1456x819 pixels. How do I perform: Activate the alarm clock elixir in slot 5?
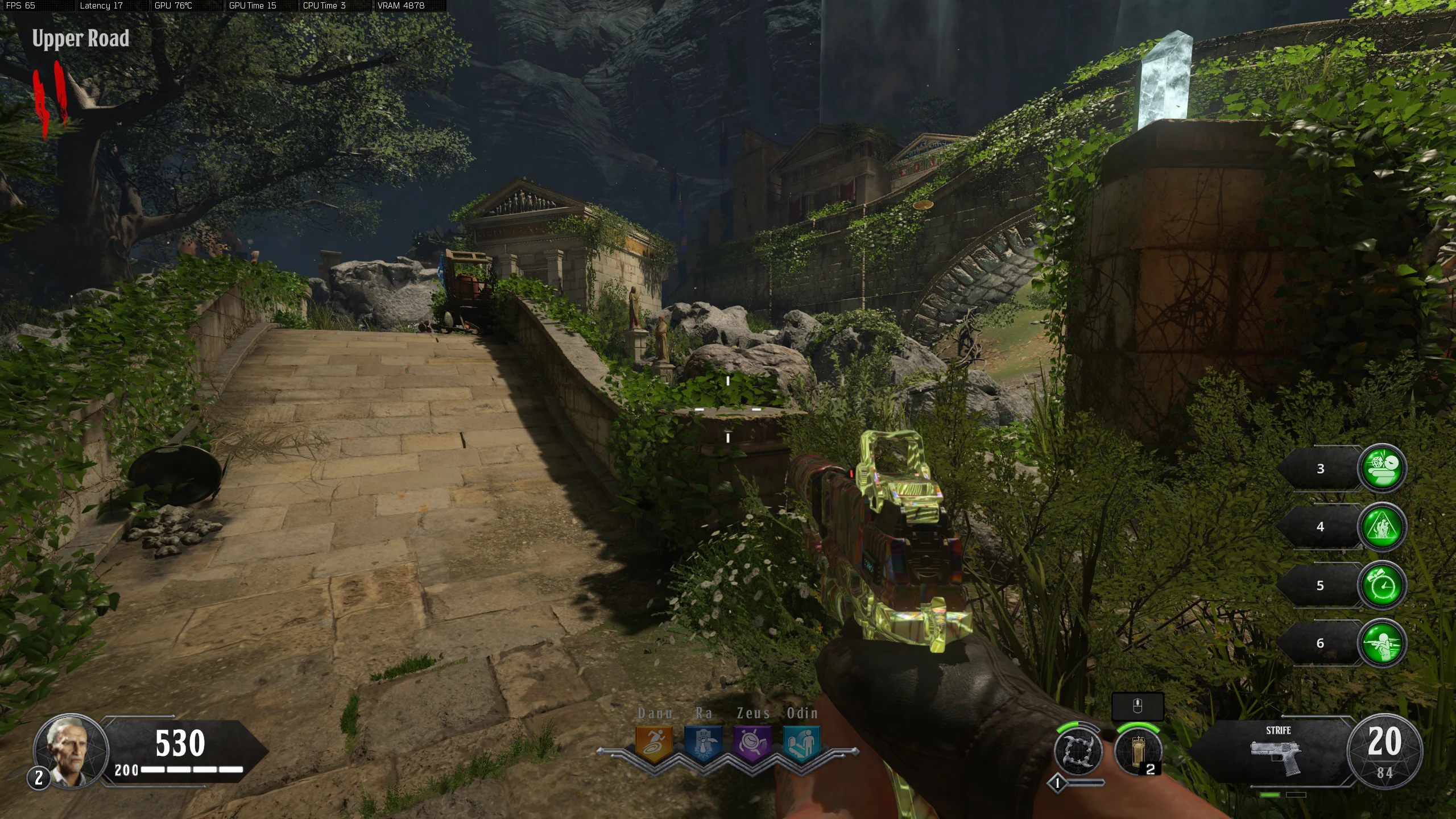(x=1382, y=585)
